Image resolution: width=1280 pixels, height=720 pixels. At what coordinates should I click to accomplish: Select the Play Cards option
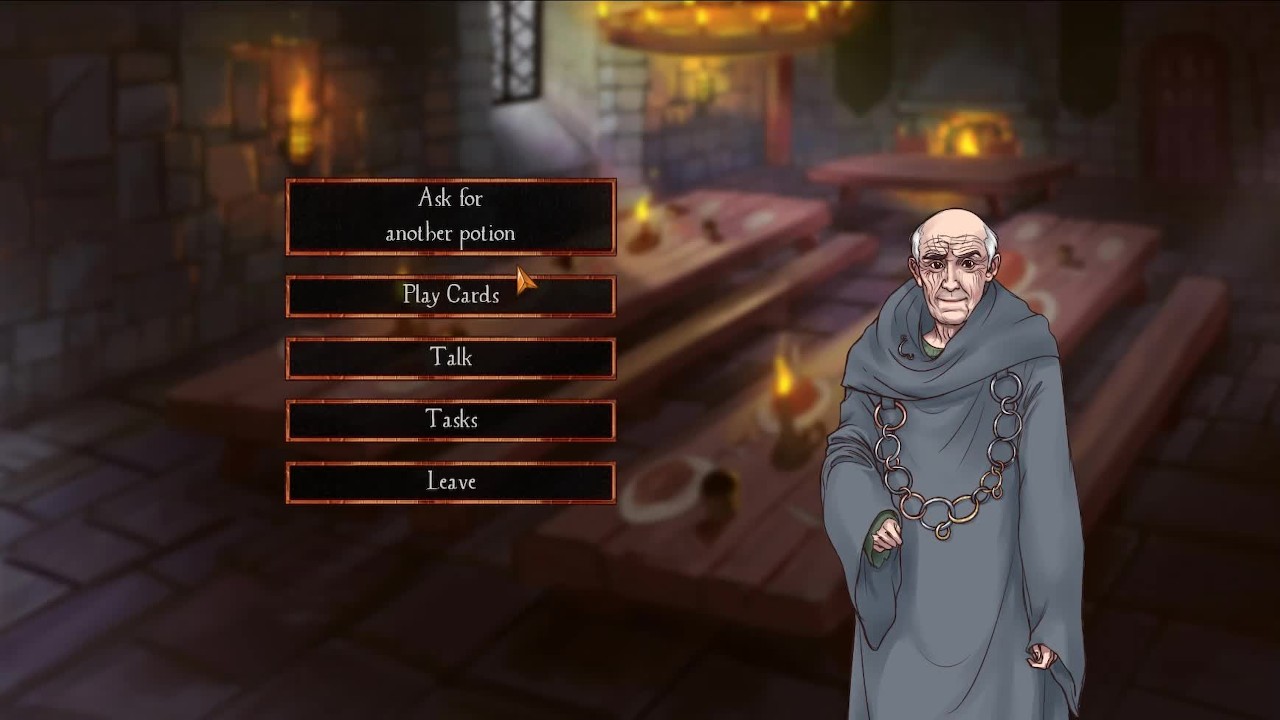click(450, 296)
